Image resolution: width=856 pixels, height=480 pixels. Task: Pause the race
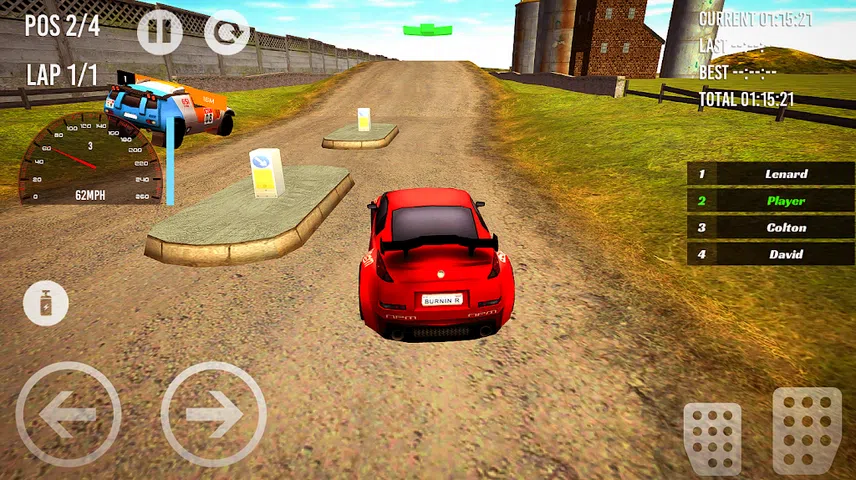(x=160, y=31)
